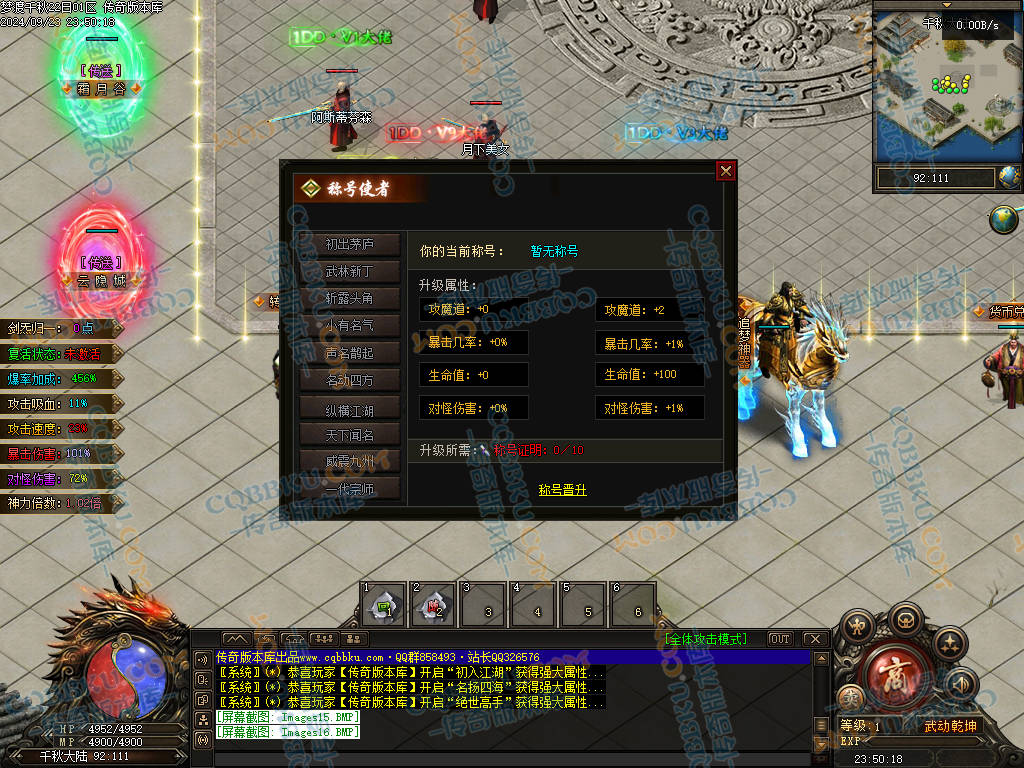Image resolution: width=1024 pixels, height=768 pixels.
Task: Select the 崭露头角 title entry
Action: (x=349, y=298)
